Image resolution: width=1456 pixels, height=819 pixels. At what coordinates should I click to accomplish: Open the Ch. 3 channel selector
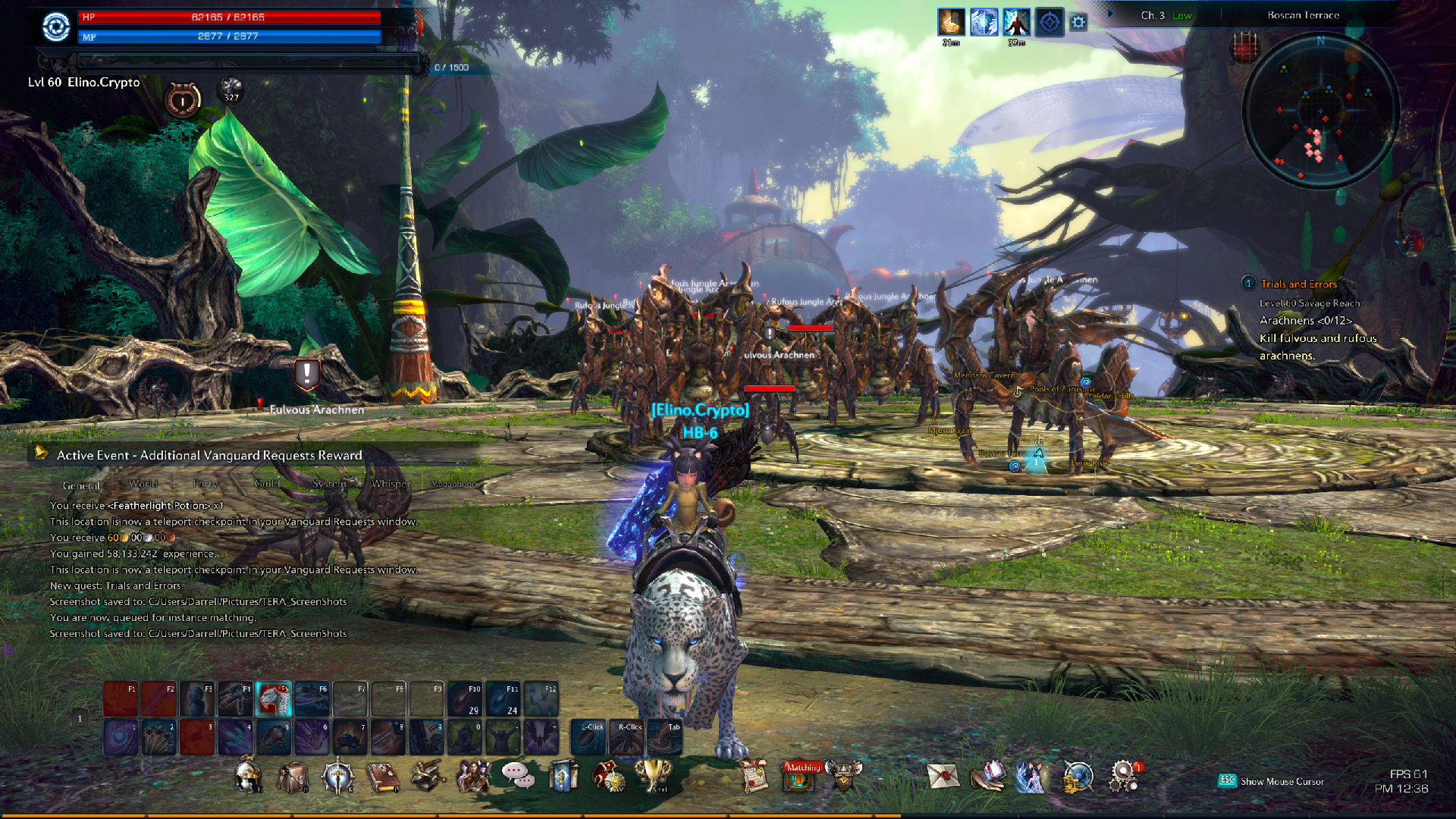[1153, 15]
